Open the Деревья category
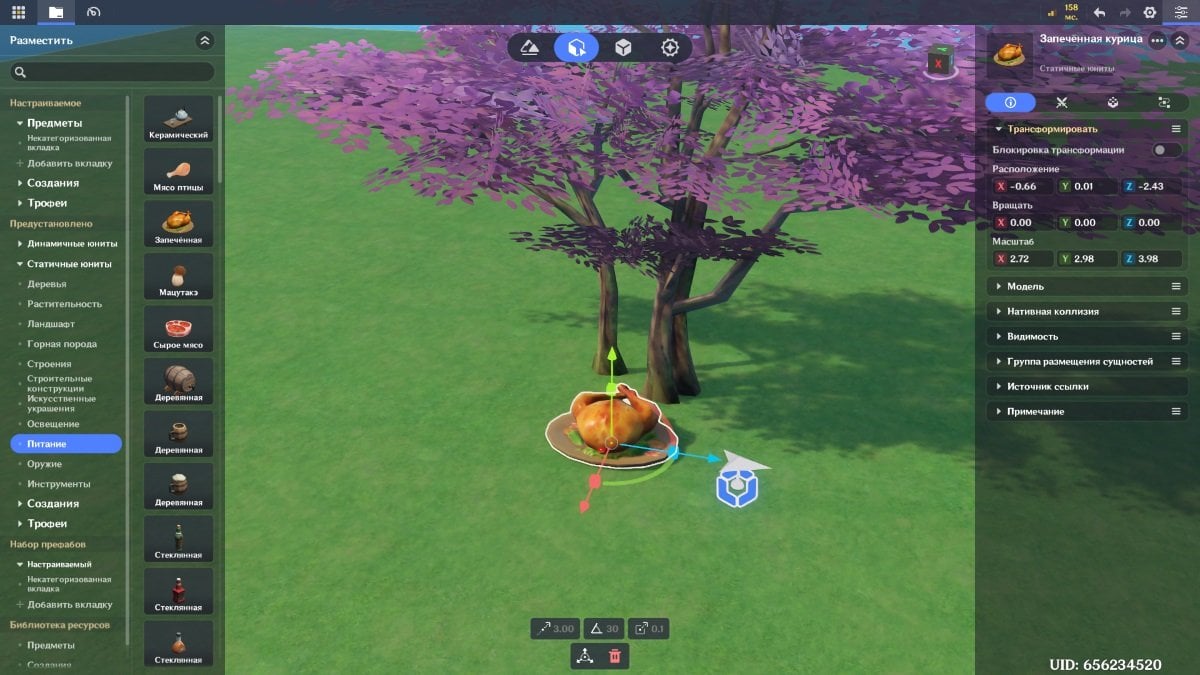The height and width of the screenshot is (675, 1200). (x=47, y=284)
